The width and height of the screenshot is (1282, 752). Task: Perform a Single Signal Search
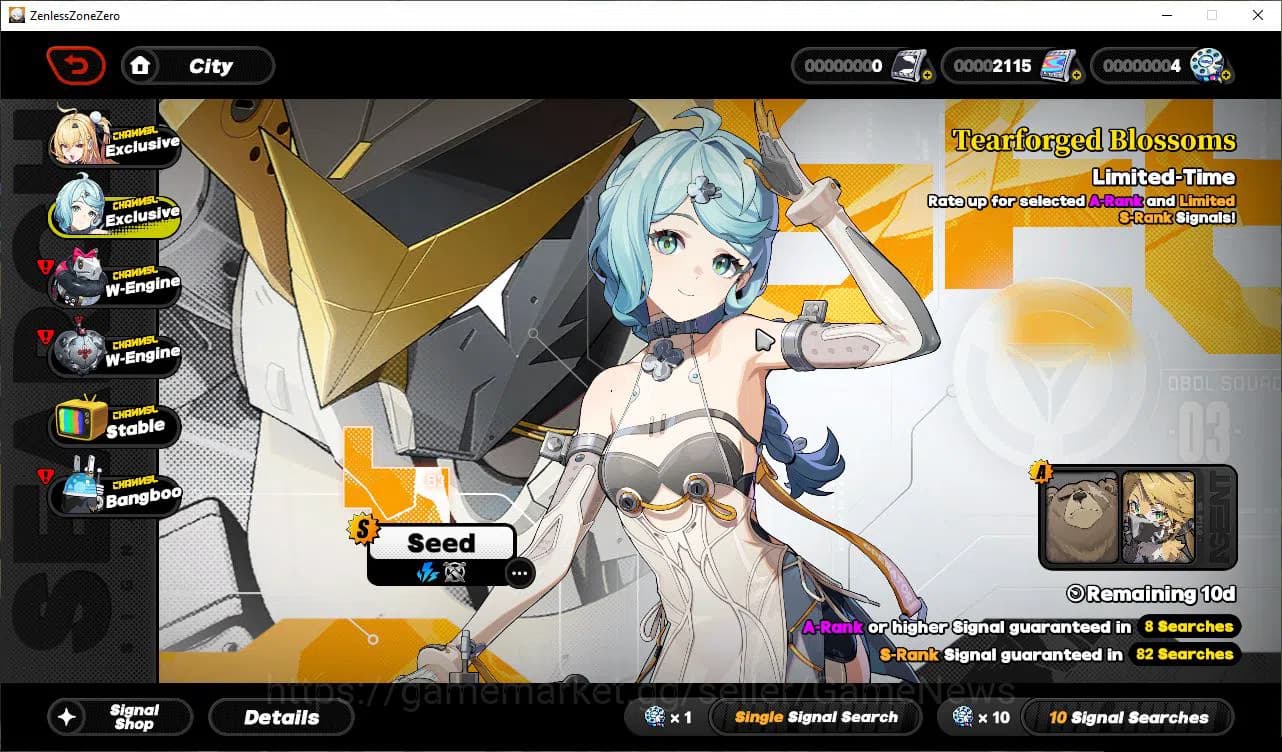(815, 717)
